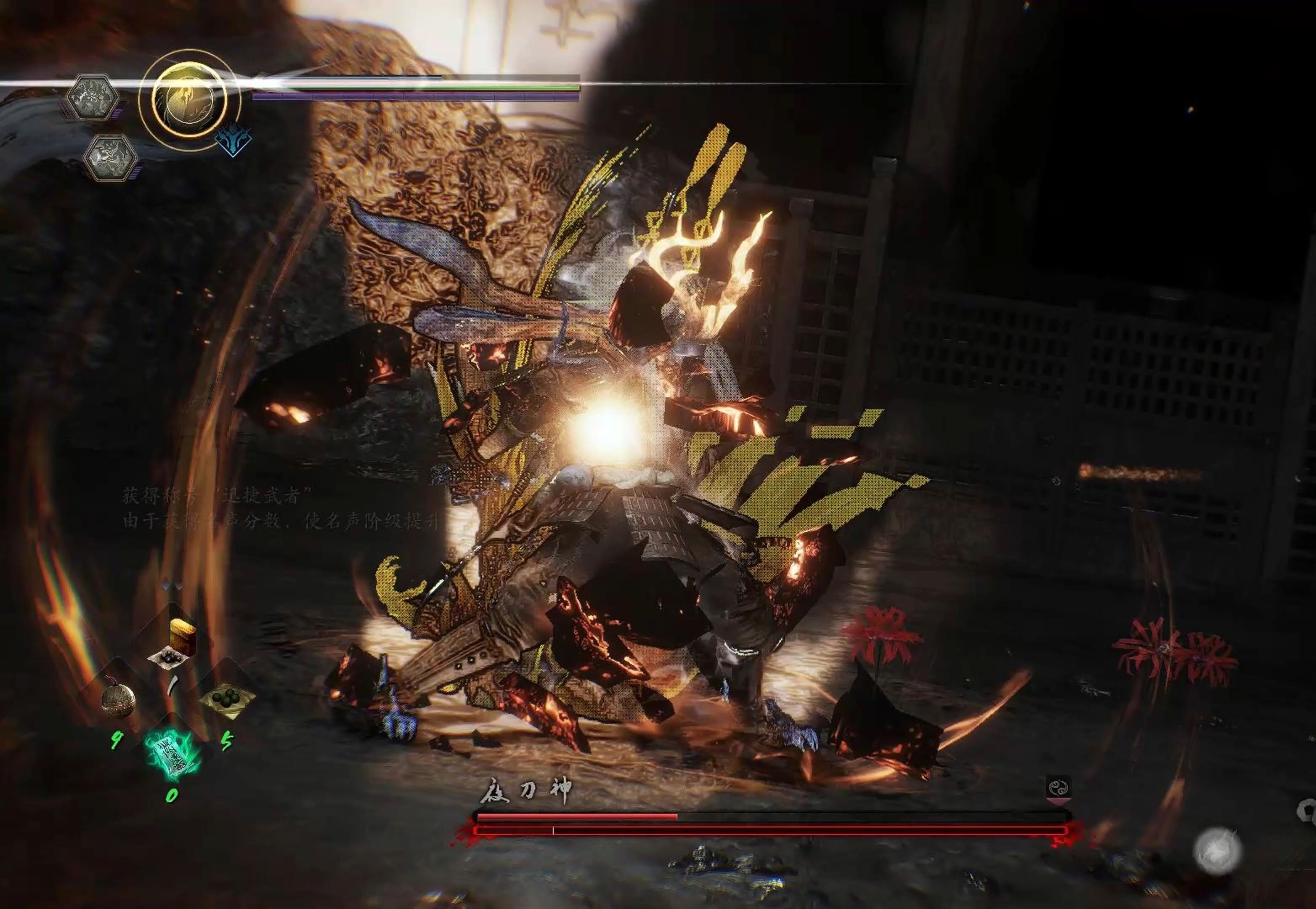
Task: Click the blue horned demon diamond icon
Action: (233, 140)
